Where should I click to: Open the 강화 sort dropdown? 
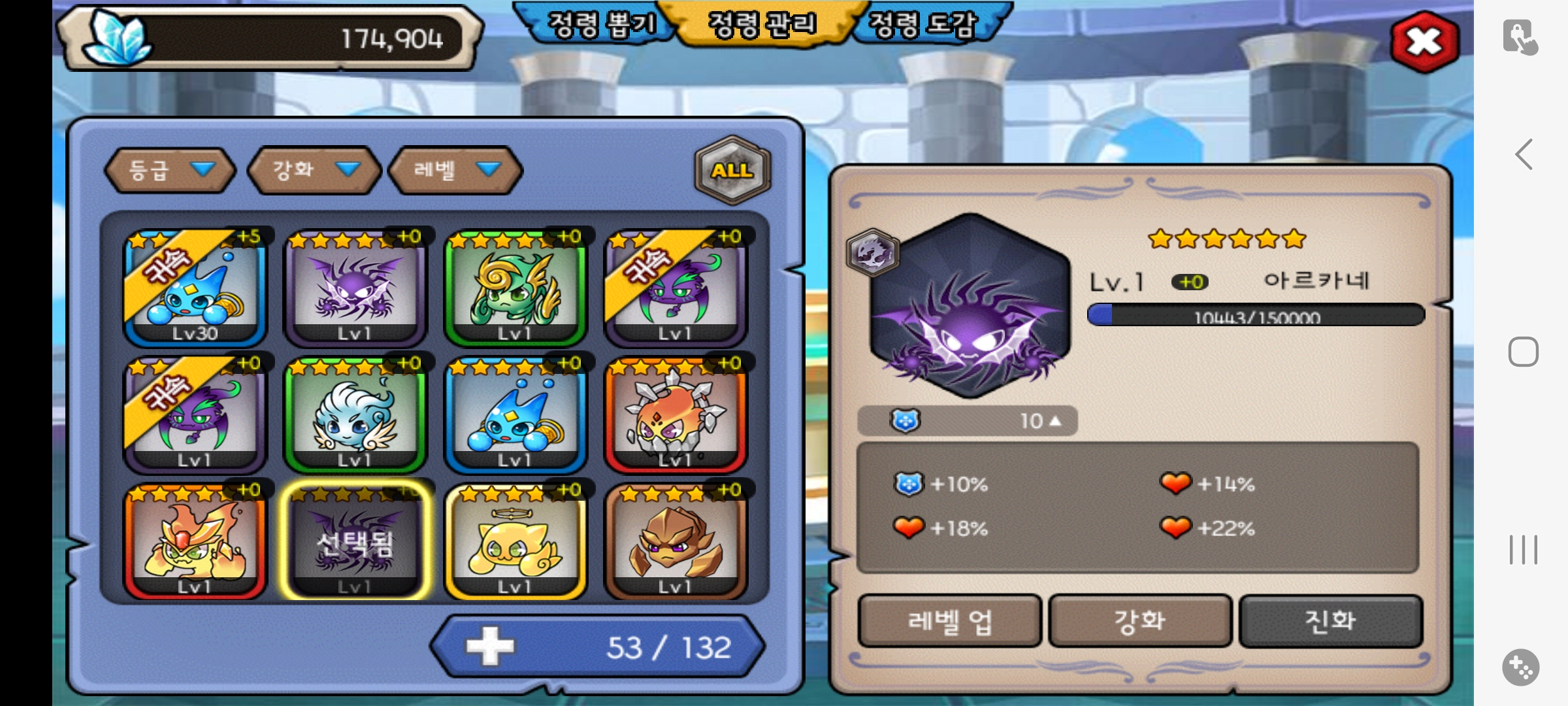[x=314, y=170]
